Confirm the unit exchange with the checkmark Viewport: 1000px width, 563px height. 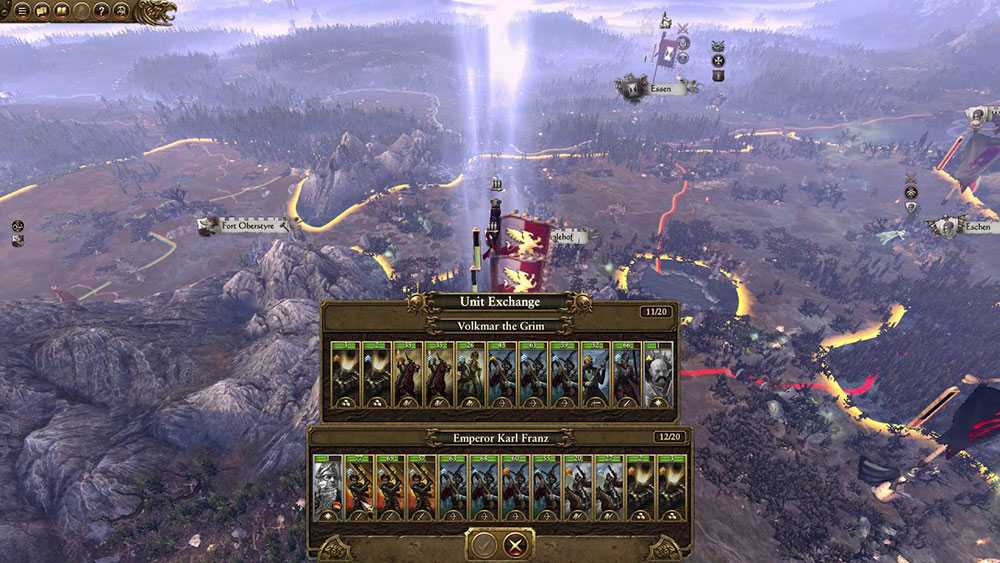[484, 545]
